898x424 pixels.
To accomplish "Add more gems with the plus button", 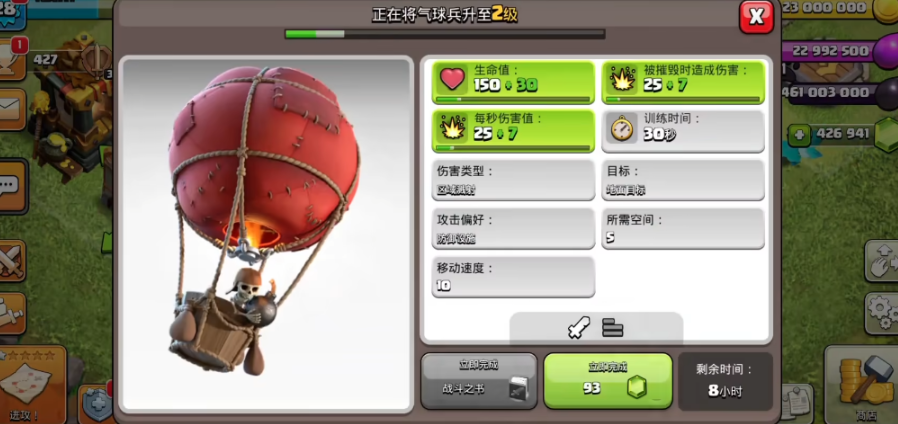I will click(799, 134).
